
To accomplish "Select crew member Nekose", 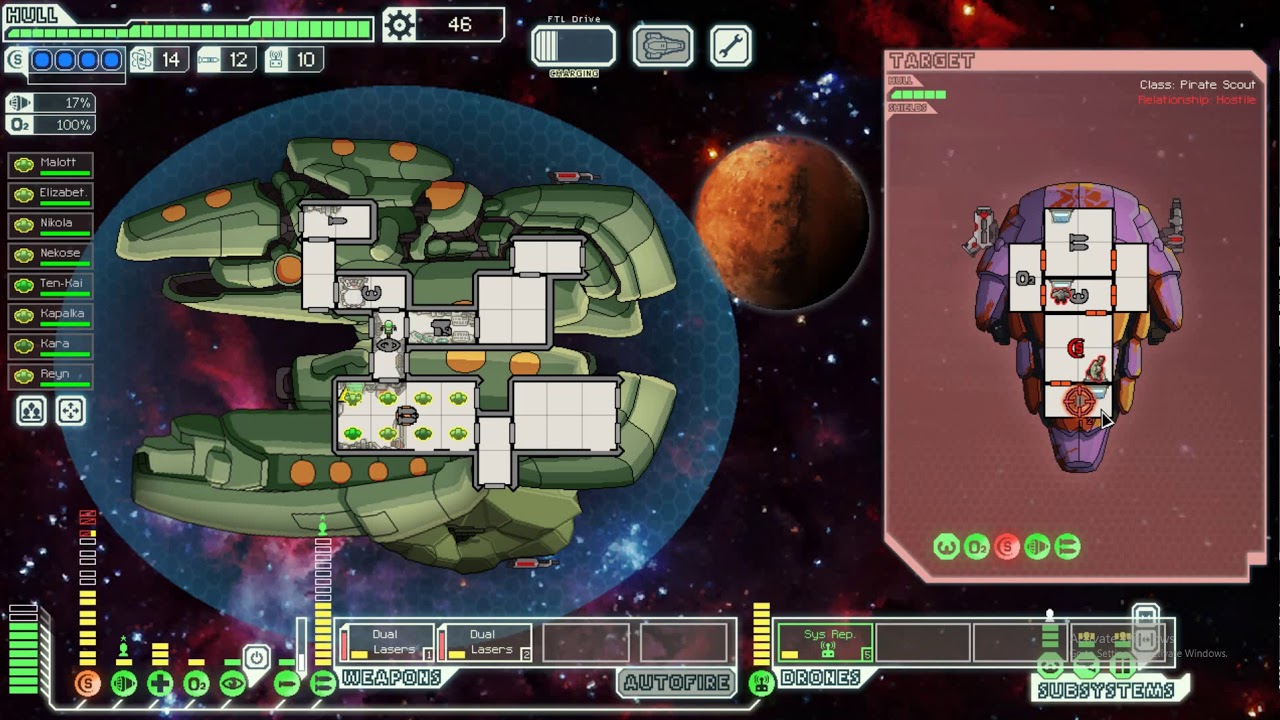I will pos(51,254).
